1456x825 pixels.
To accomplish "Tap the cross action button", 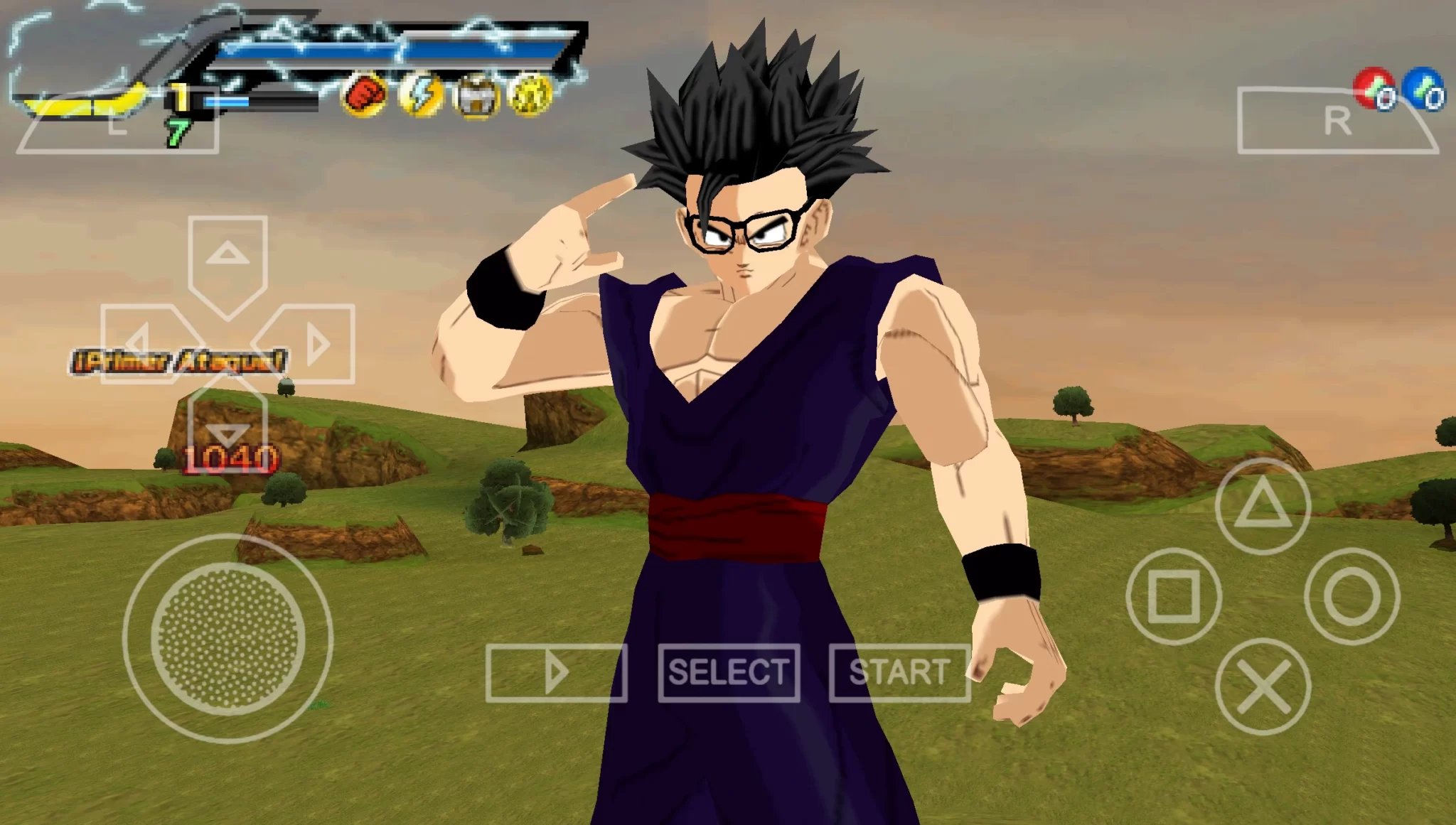I will pyautogui.click(x=1263, y=686).
